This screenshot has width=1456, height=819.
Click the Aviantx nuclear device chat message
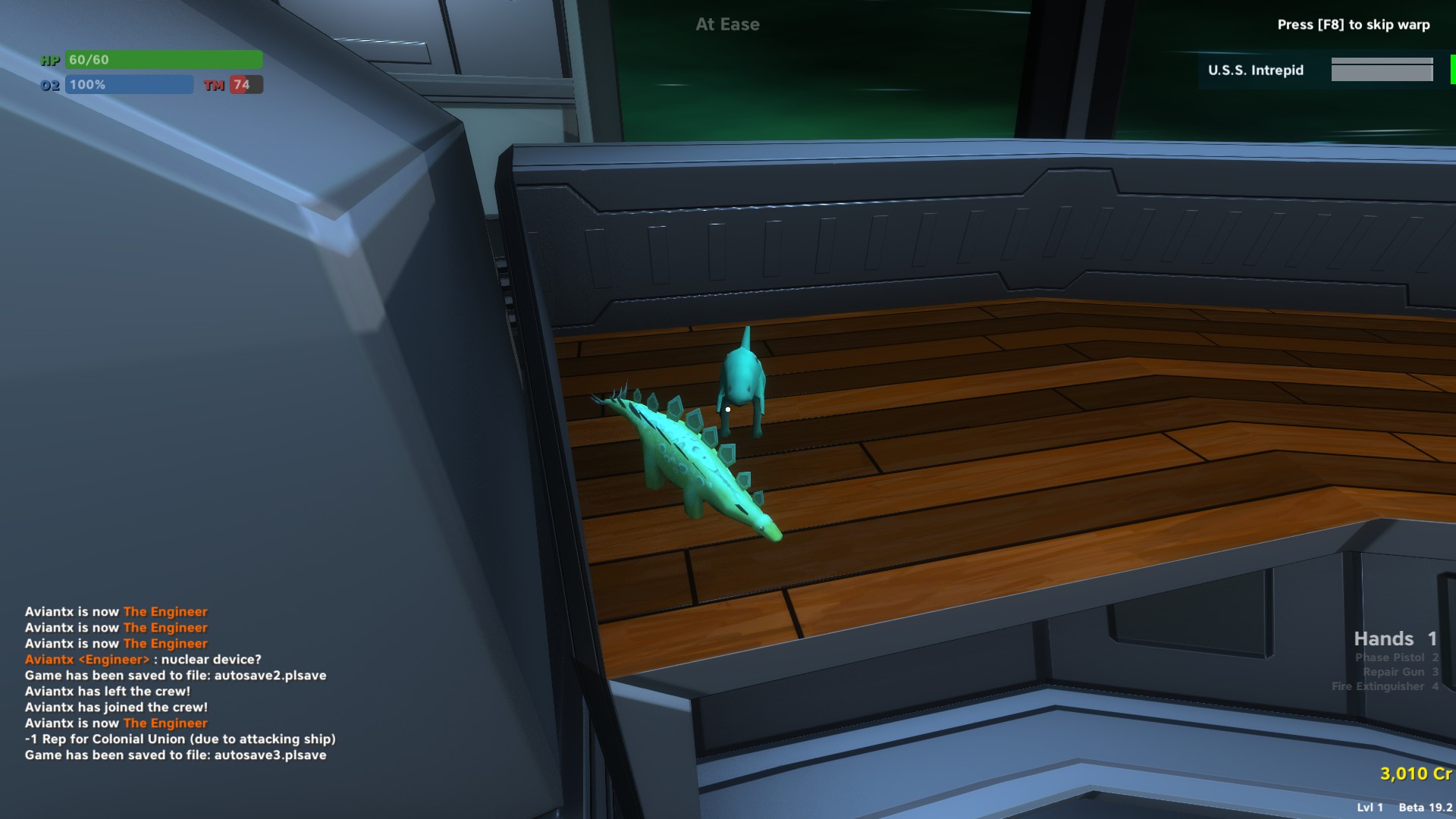[x=144, y=659]
